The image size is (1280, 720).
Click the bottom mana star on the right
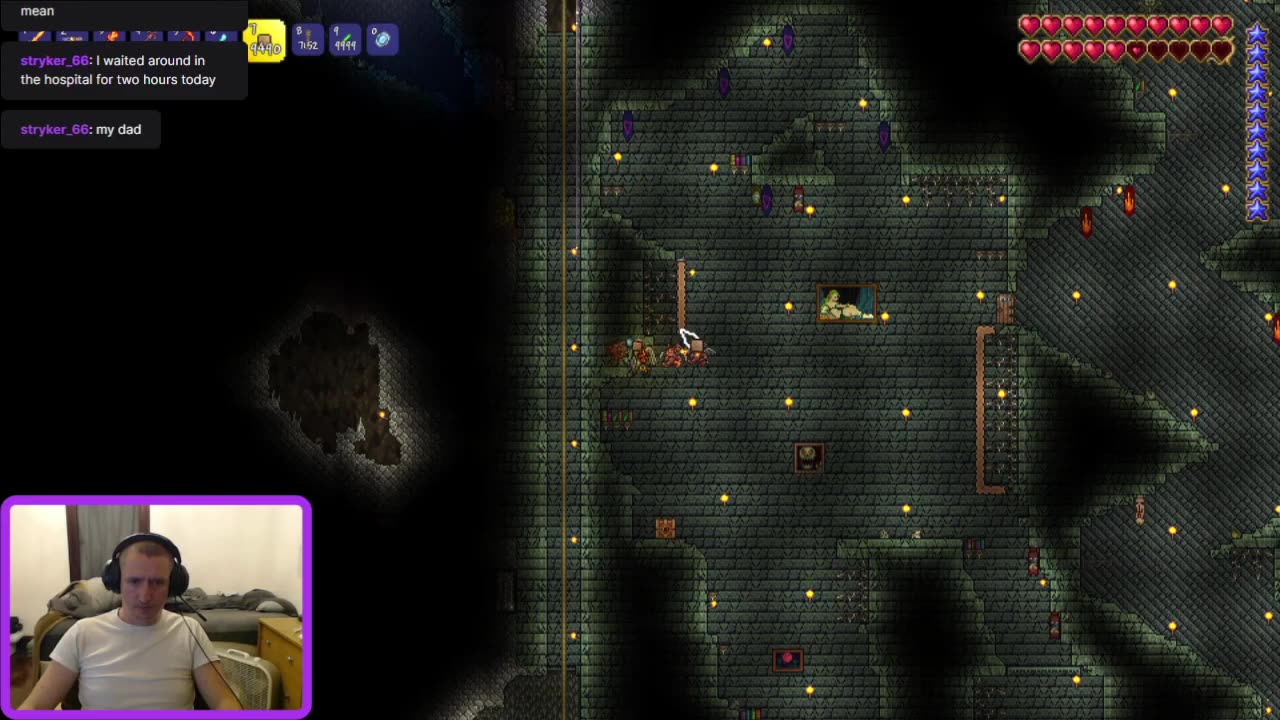tap(1257, 211)
